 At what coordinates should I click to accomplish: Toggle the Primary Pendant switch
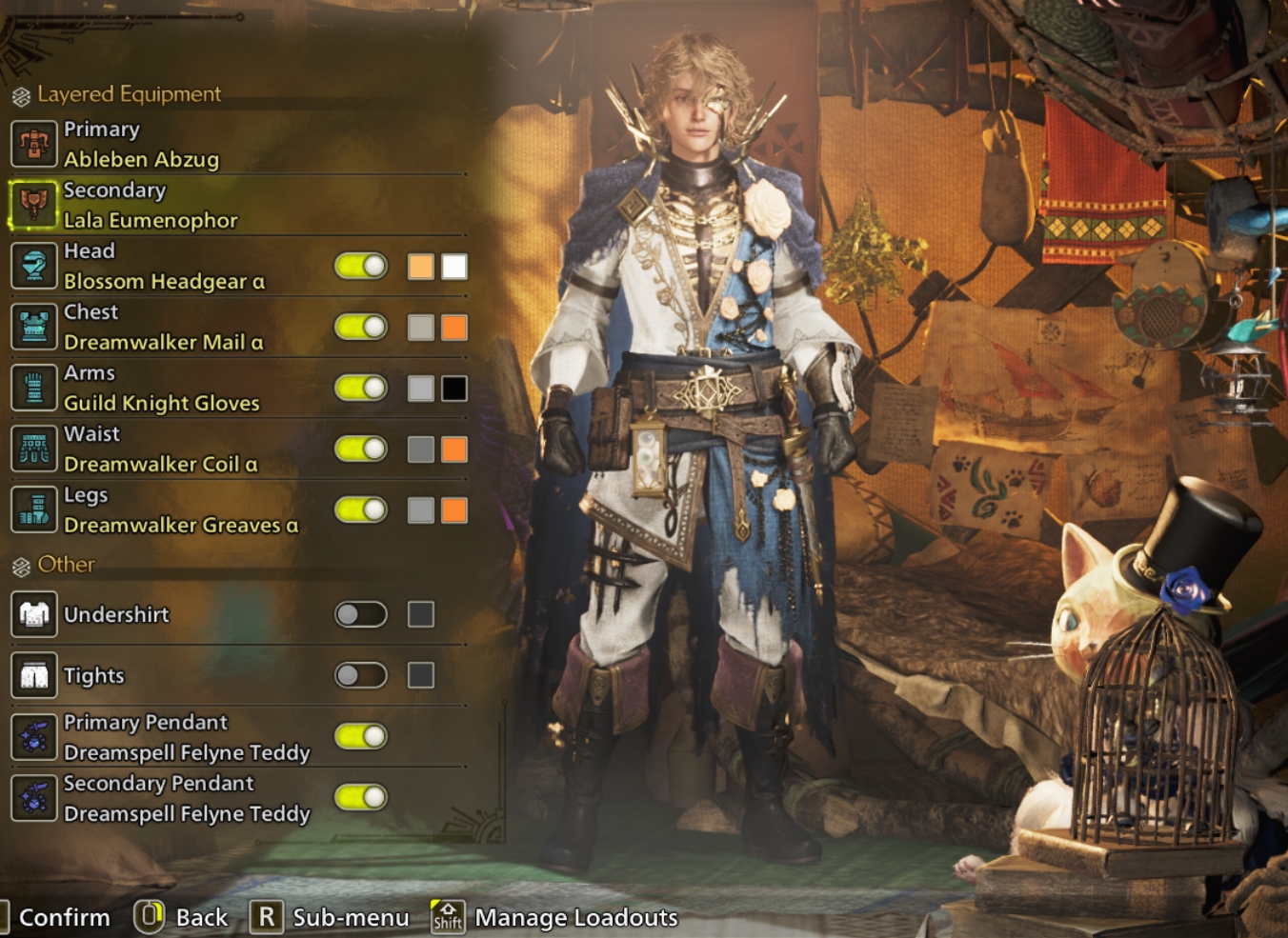361,736
